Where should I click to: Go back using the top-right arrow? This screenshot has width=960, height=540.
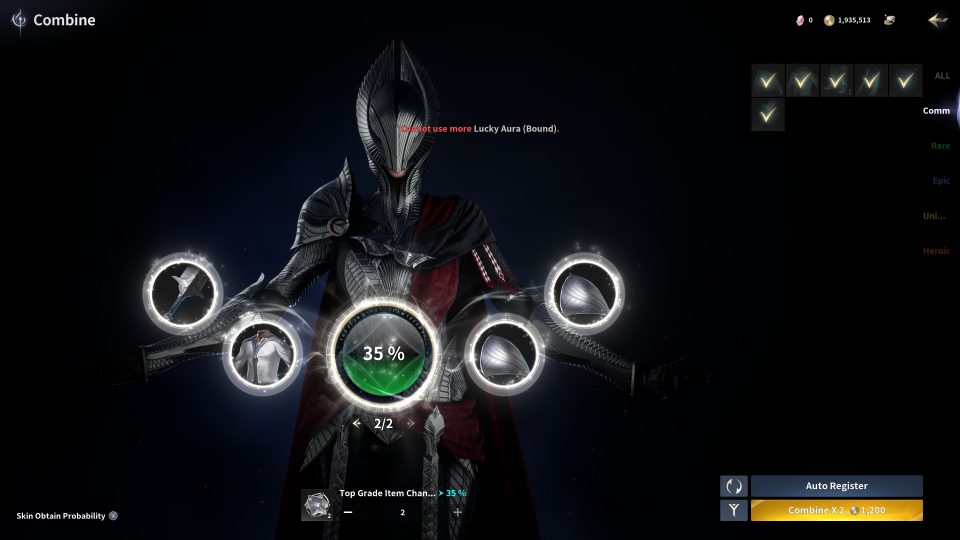pyautogui.click(x=937, y=20)
